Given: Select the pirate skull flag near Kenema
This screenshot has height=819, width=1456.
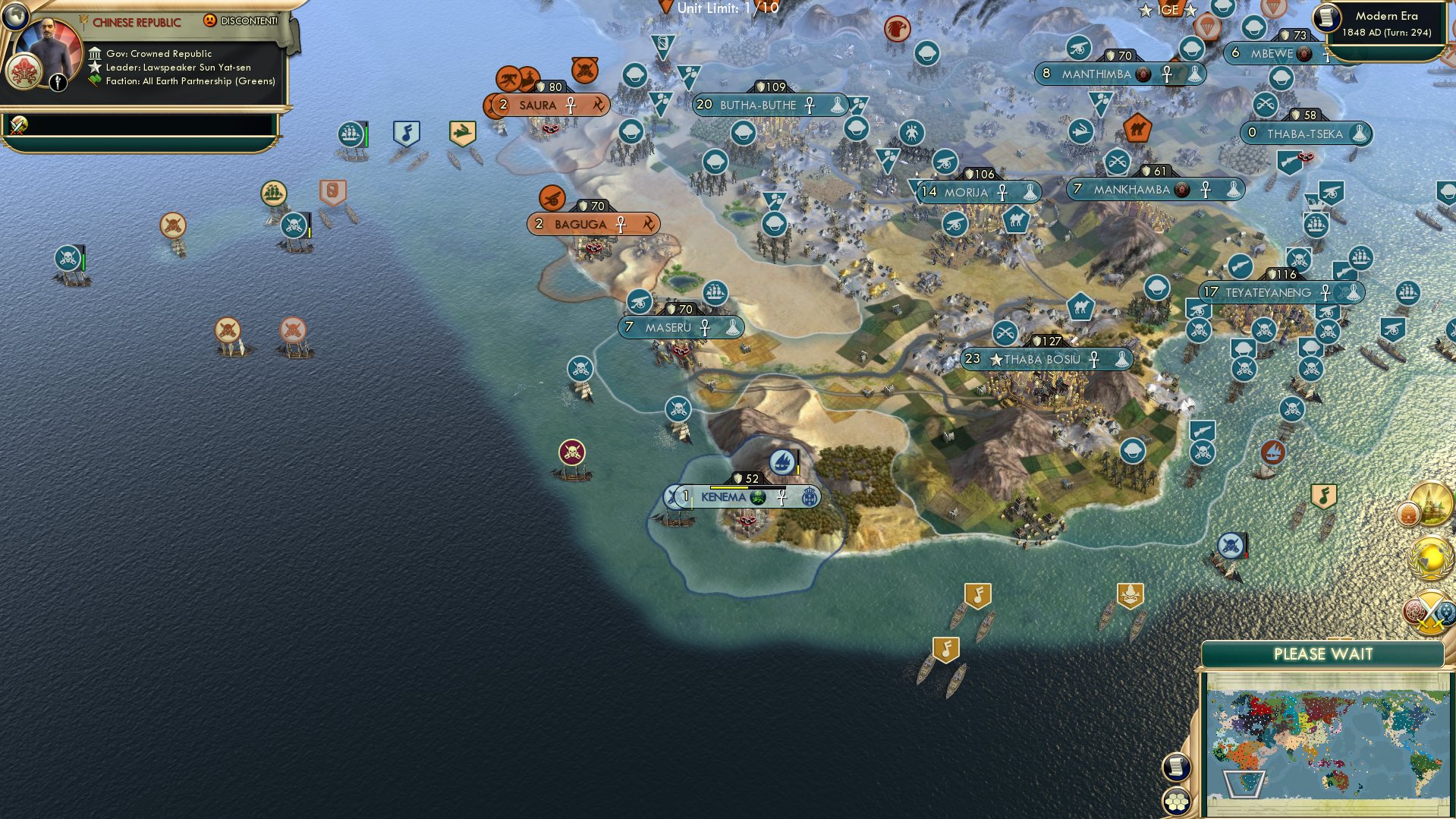Looking at the screenshot, I should pyautogui.click(x=571, y=452).
